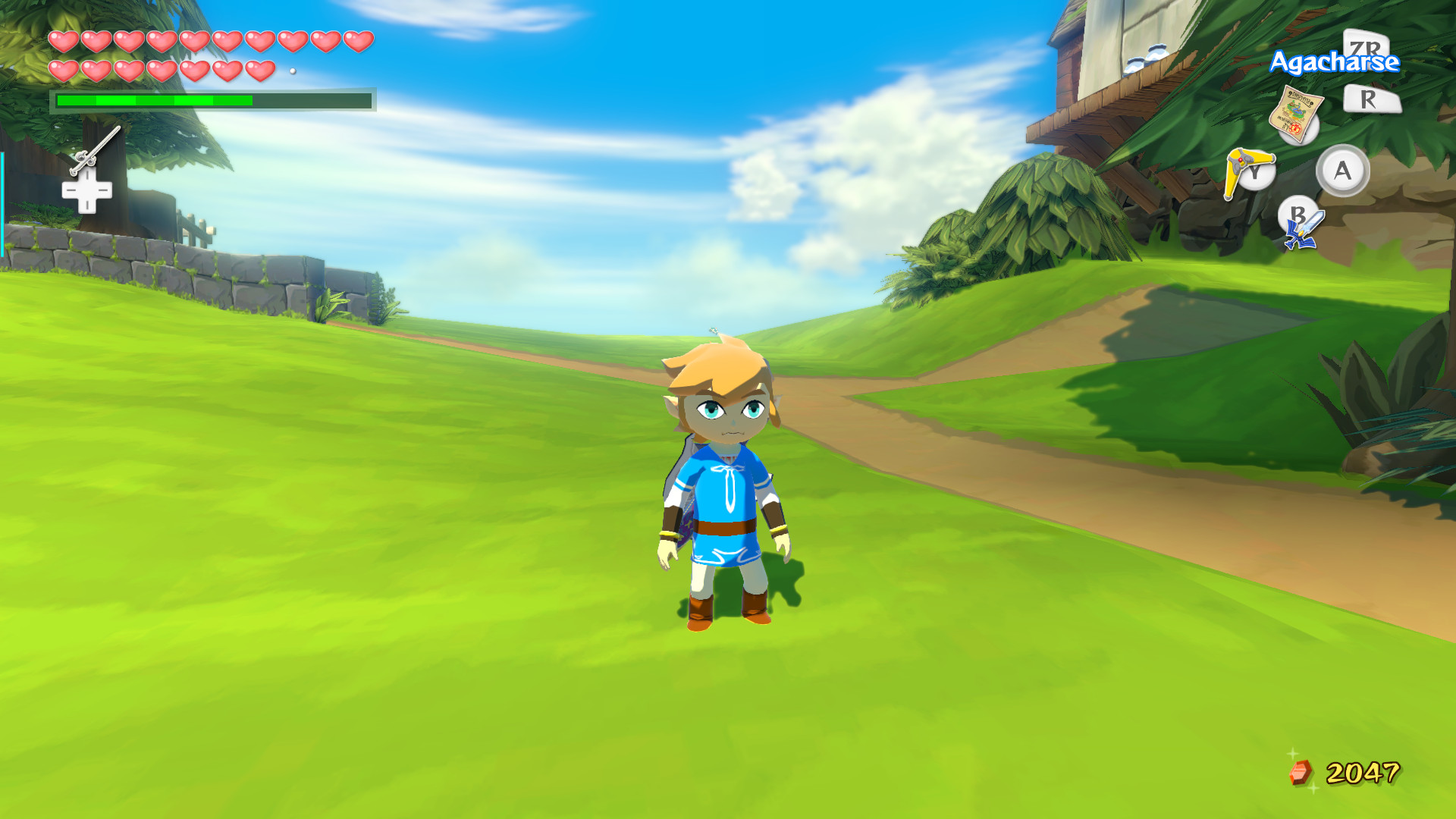Click the rupee count showing 2047
Screen dimensions: 1456x819
[1364, 773]
